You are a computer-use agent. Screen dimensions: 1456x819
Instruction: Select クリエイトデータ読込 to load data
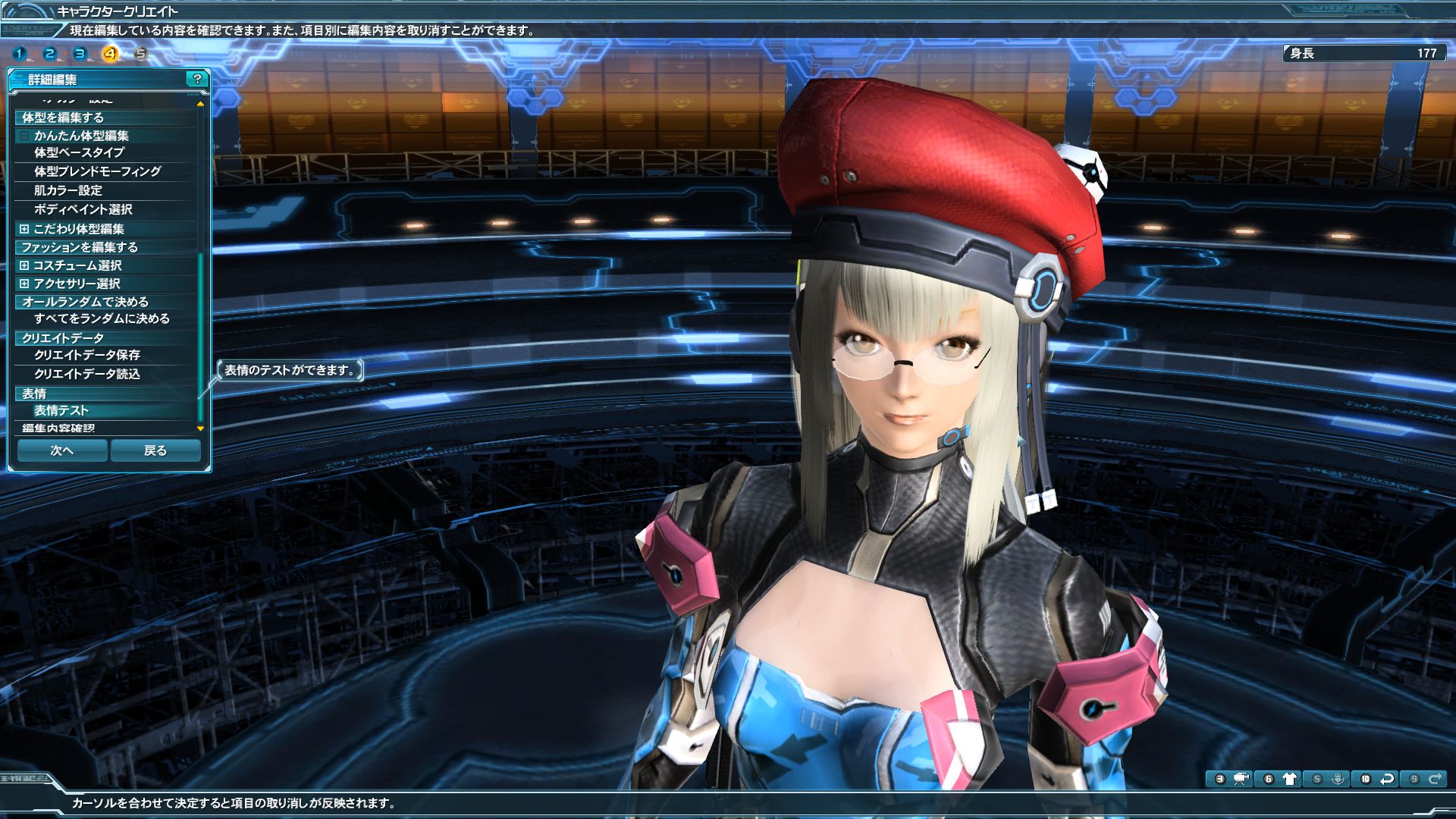(x=86, y=374)
